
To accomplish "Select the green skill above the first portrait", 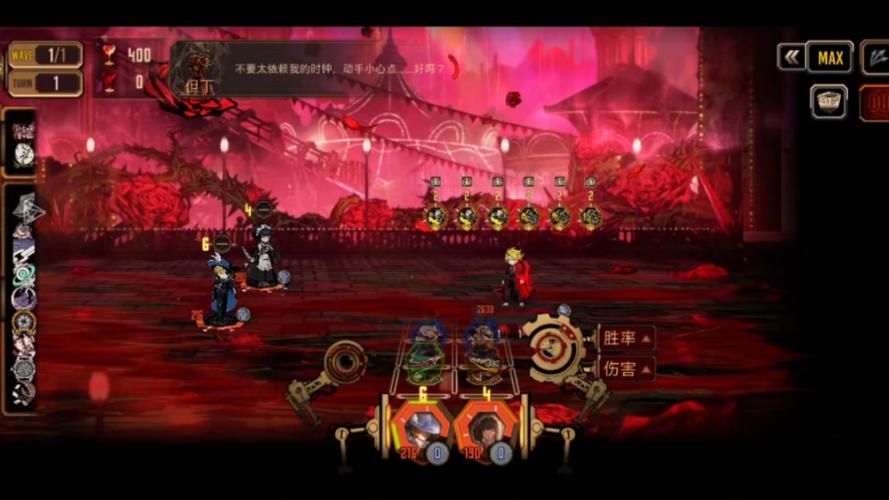I will point(427,353).
